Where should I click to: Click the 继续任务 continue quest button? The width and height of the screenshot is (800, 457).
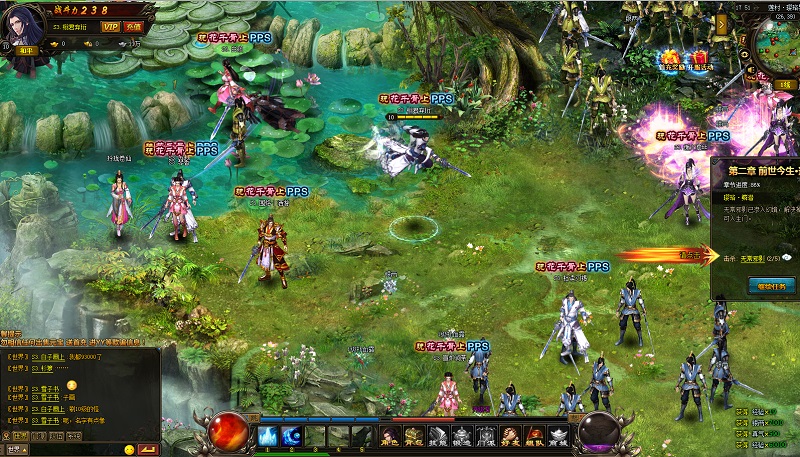click(x=771, y=286)
